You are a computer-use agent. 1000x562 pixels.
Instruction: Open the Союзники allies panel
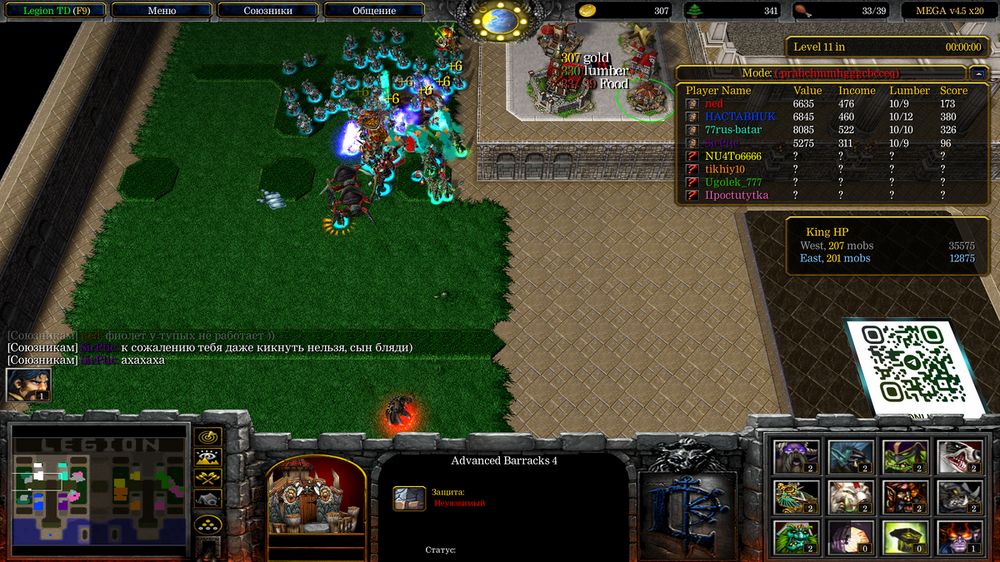(268, 11)
